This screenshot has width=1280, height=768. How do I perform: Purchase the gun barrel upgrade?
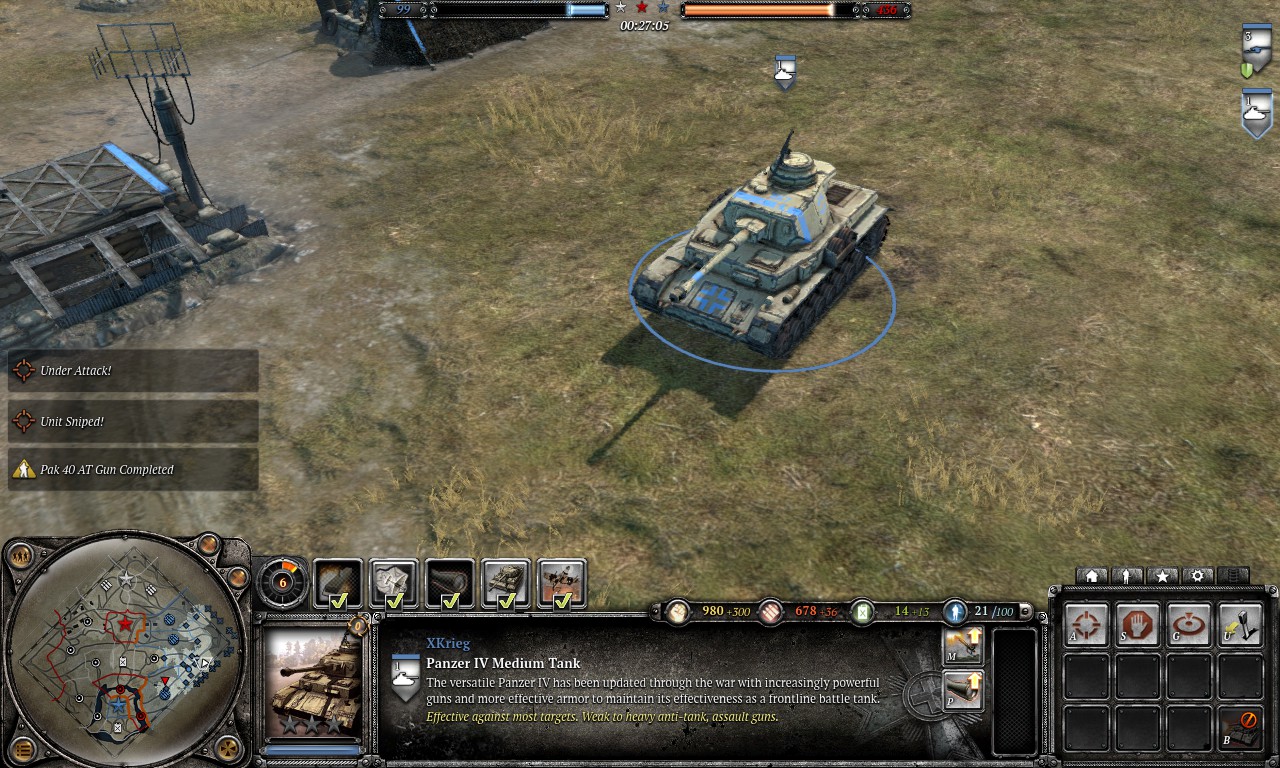coord(962,690)
